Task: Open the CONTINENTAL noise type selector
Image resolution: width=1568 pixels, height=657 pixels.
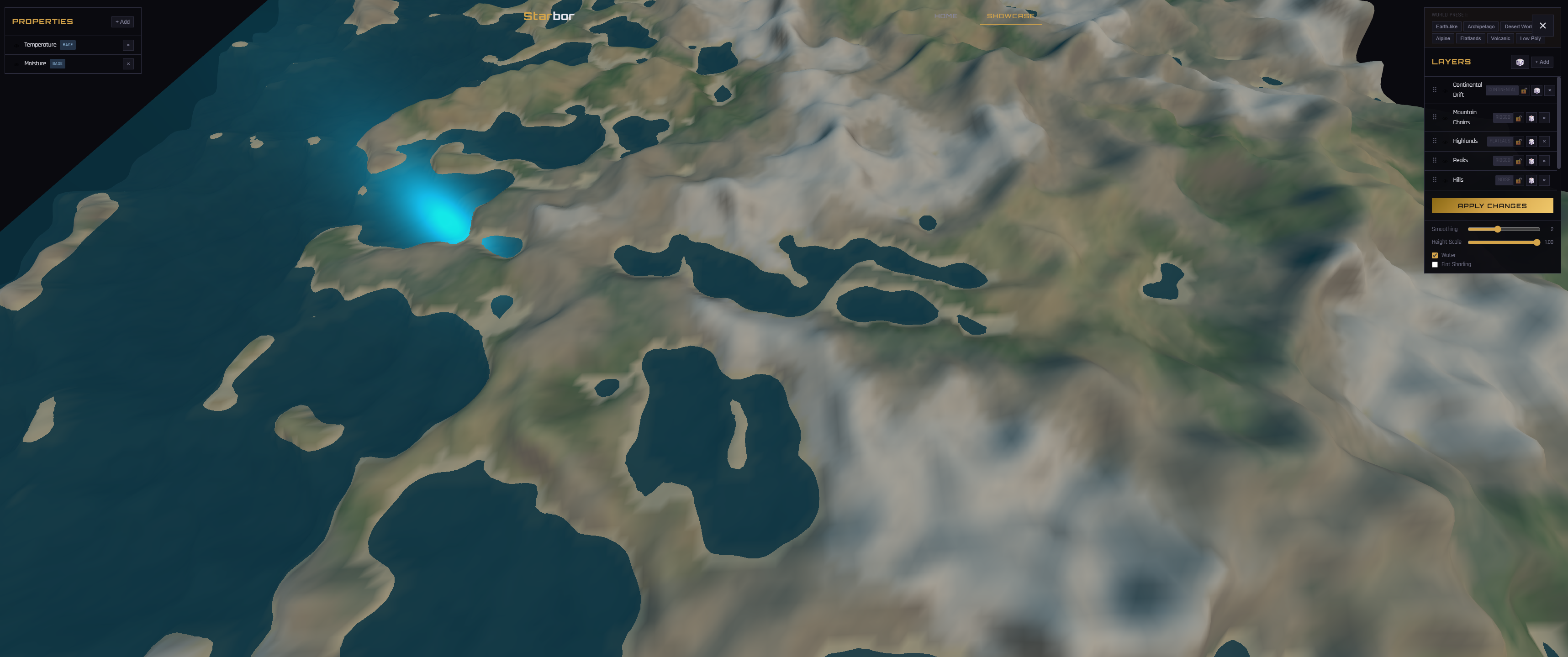Action: (1502, 91)
